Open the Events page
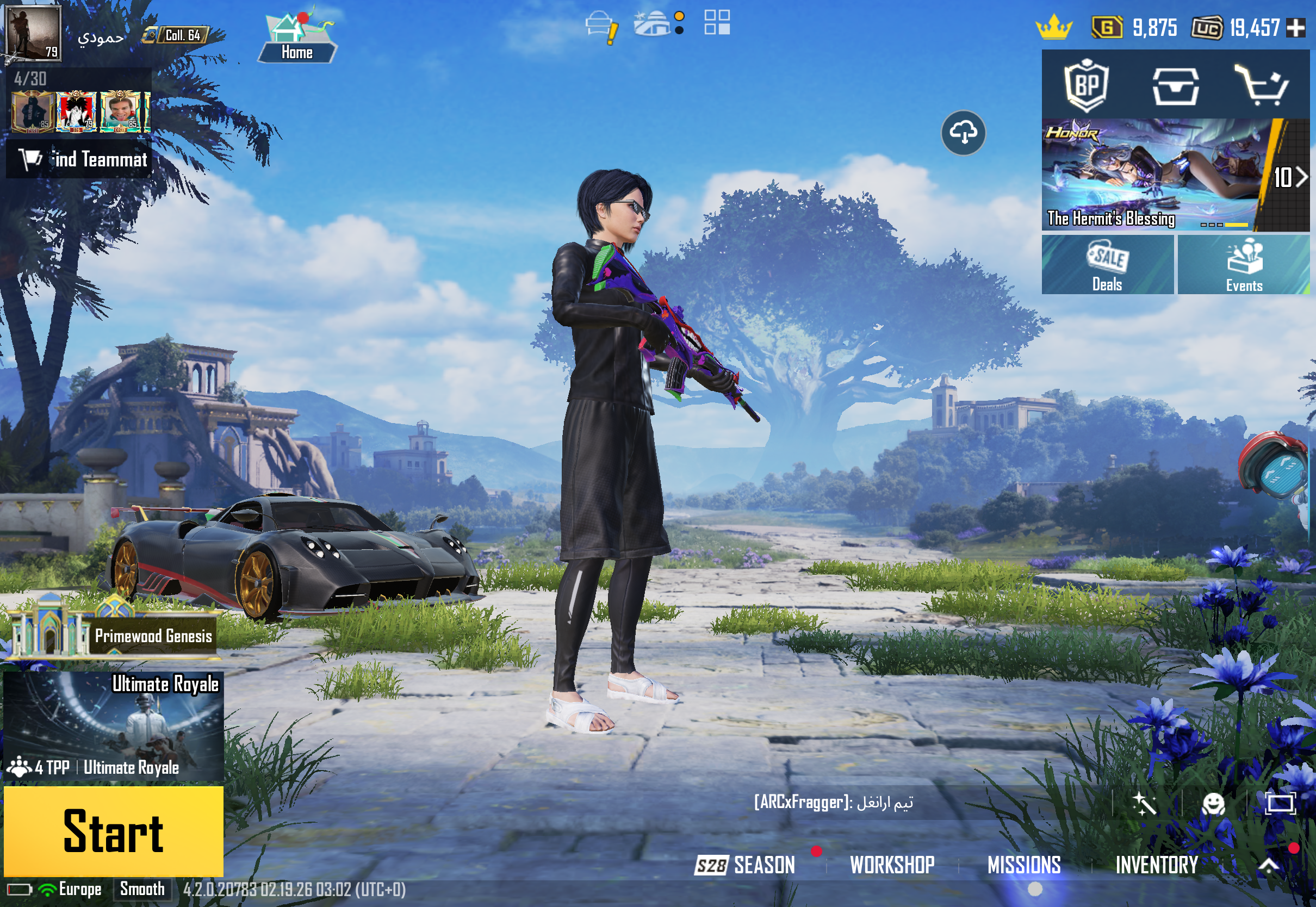 point(1243,265)
